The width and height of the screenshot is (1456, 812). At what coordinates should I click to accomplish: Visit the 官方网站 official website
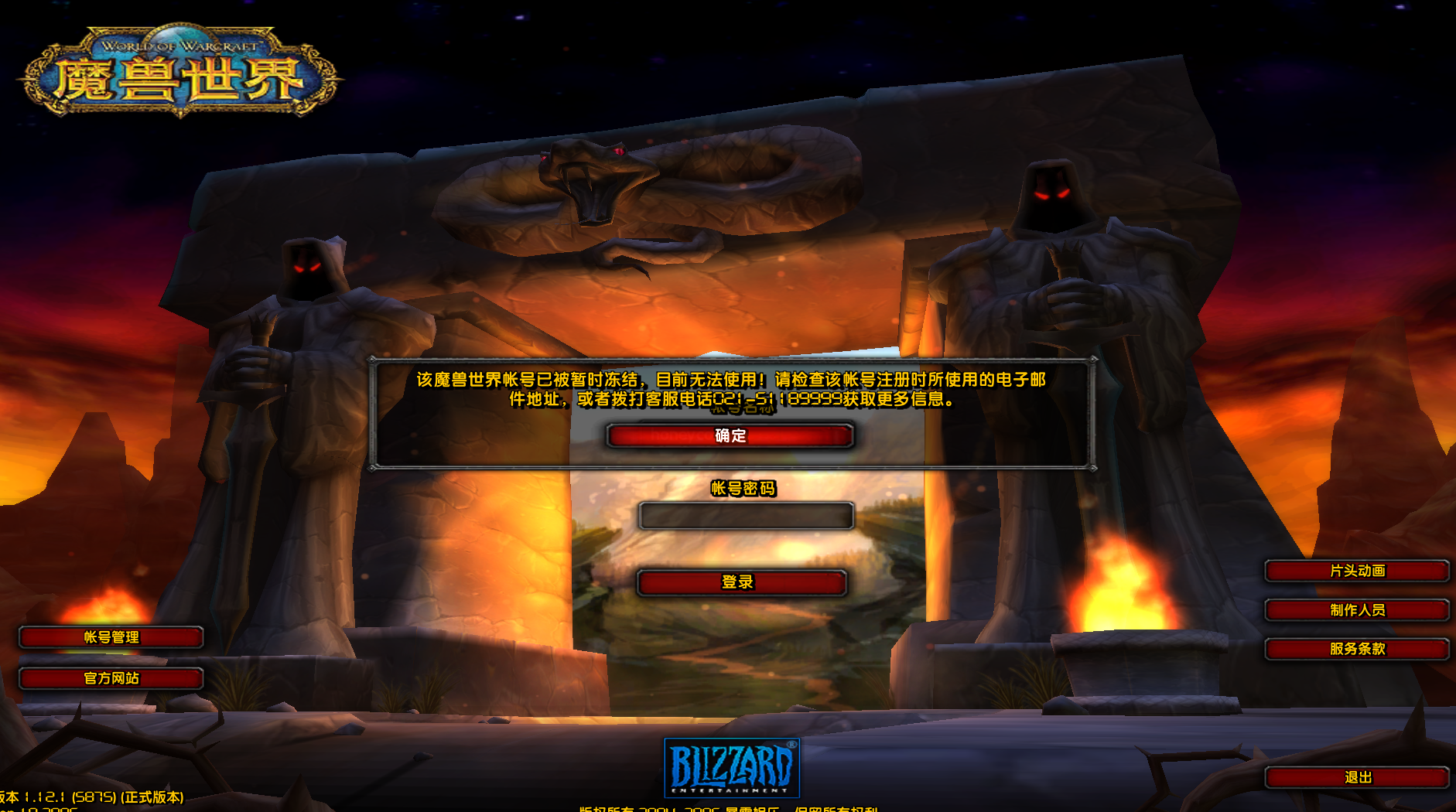[111, 678]
